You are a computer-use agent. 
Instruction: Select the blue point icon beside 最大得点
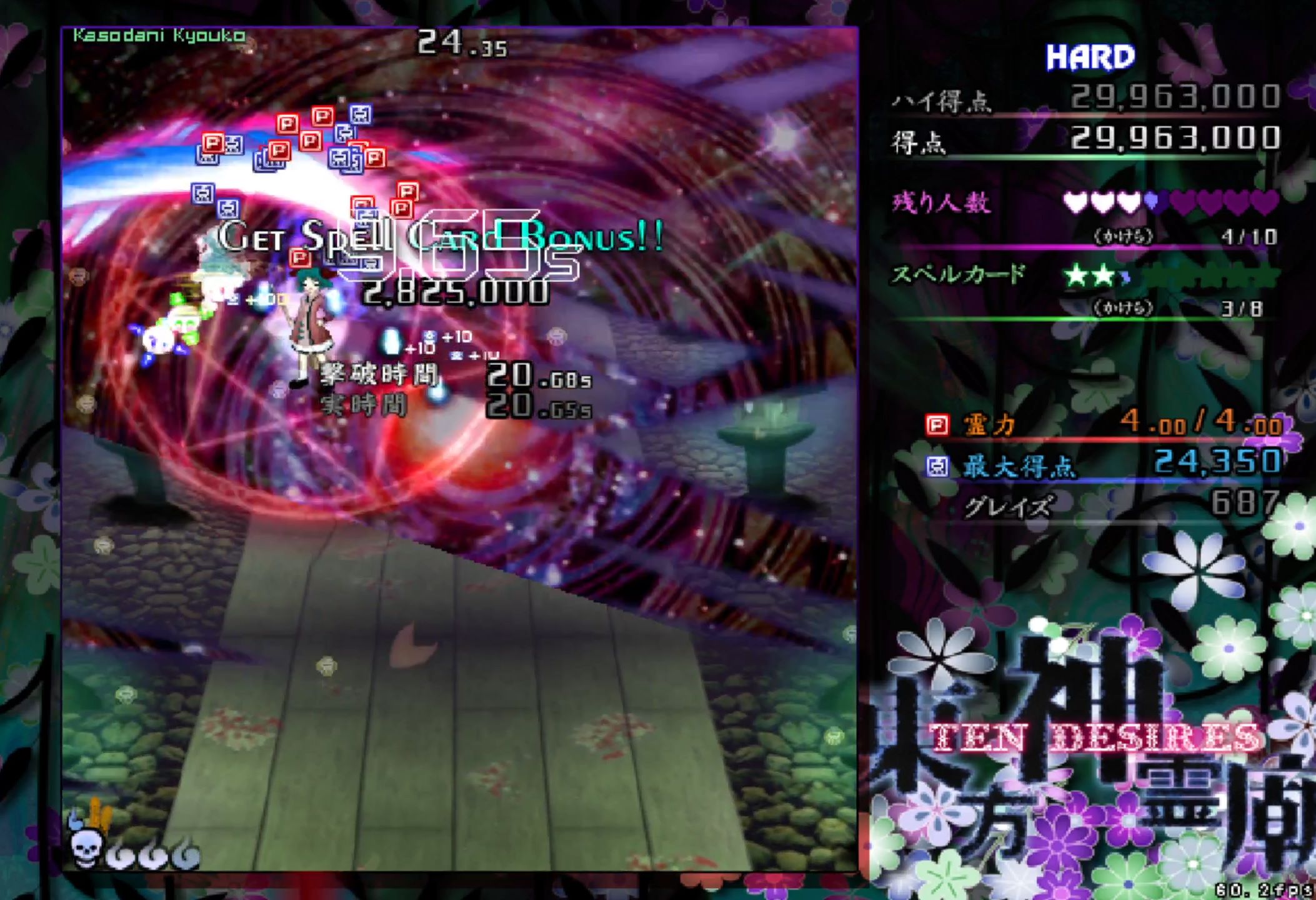tap(937, 466)
